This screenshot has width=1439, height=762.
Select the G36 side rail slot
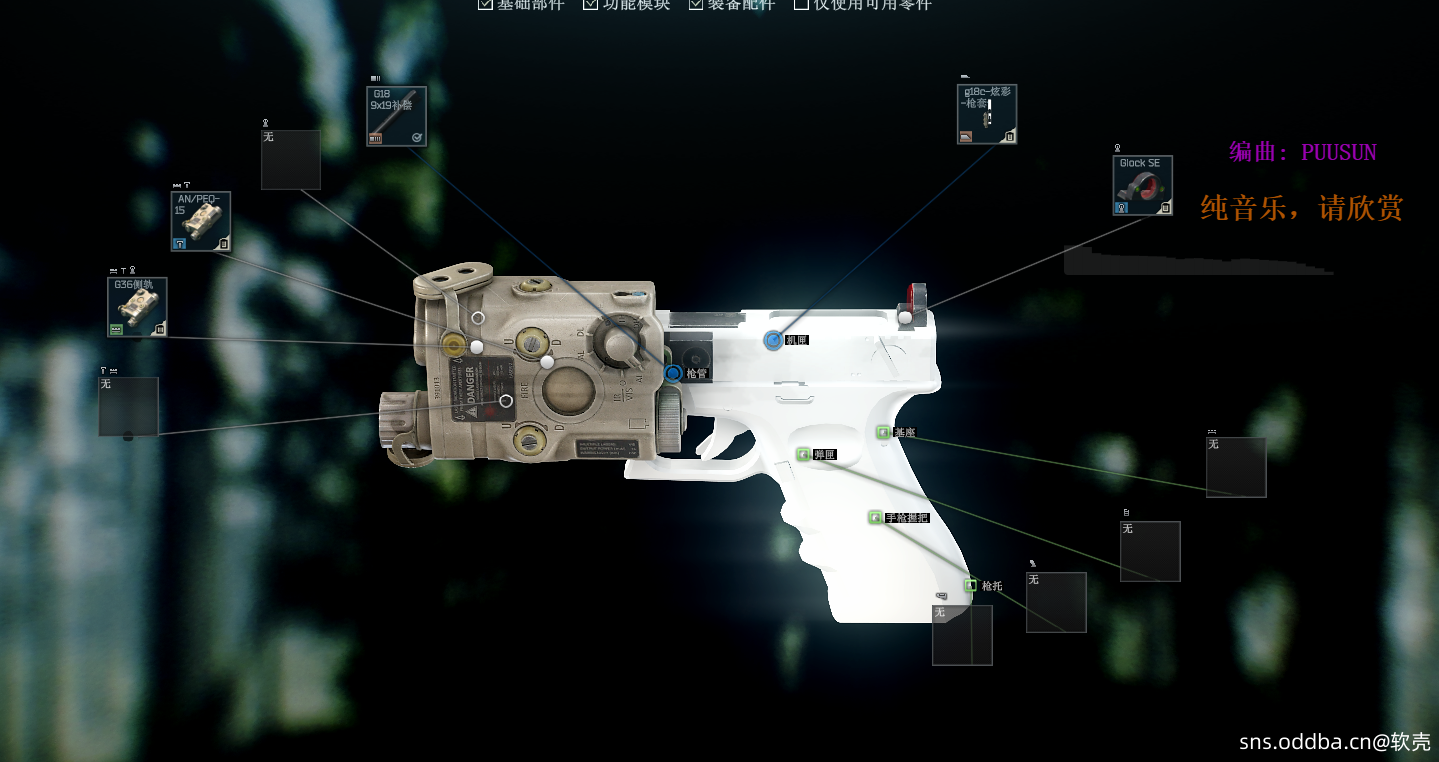coord(137,307)
